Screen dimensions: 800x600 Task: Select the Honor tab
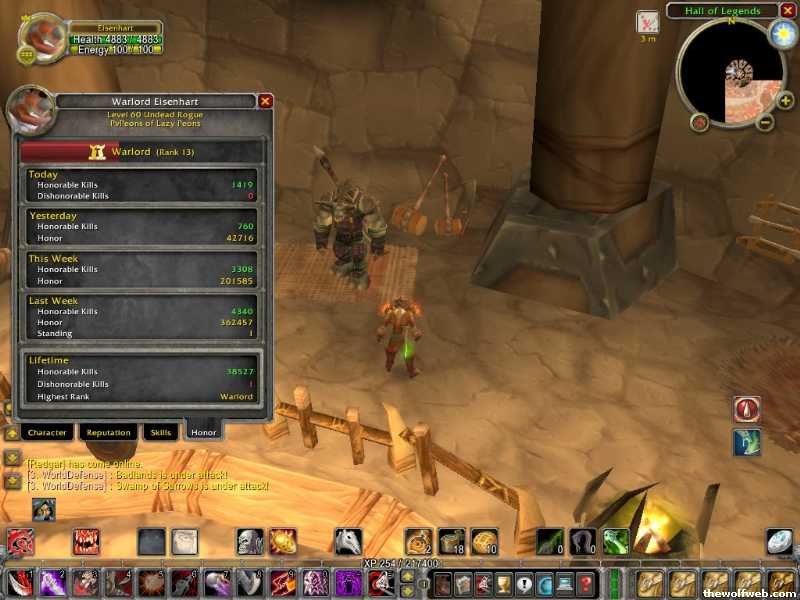click(x=203, y=432)
